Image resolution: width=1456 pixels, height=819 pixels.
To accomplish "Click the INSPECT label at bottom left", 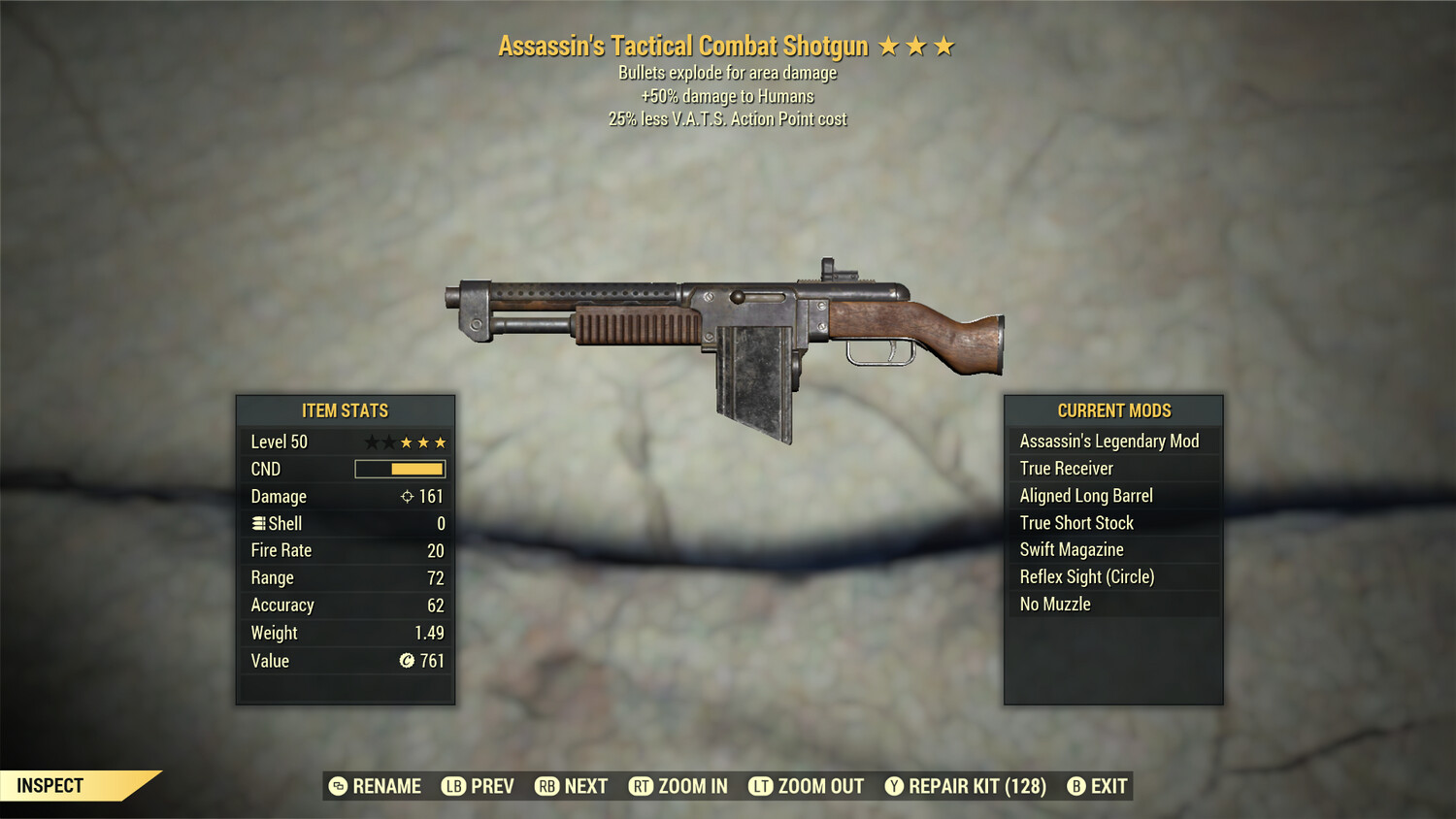I will click(50, 785).
